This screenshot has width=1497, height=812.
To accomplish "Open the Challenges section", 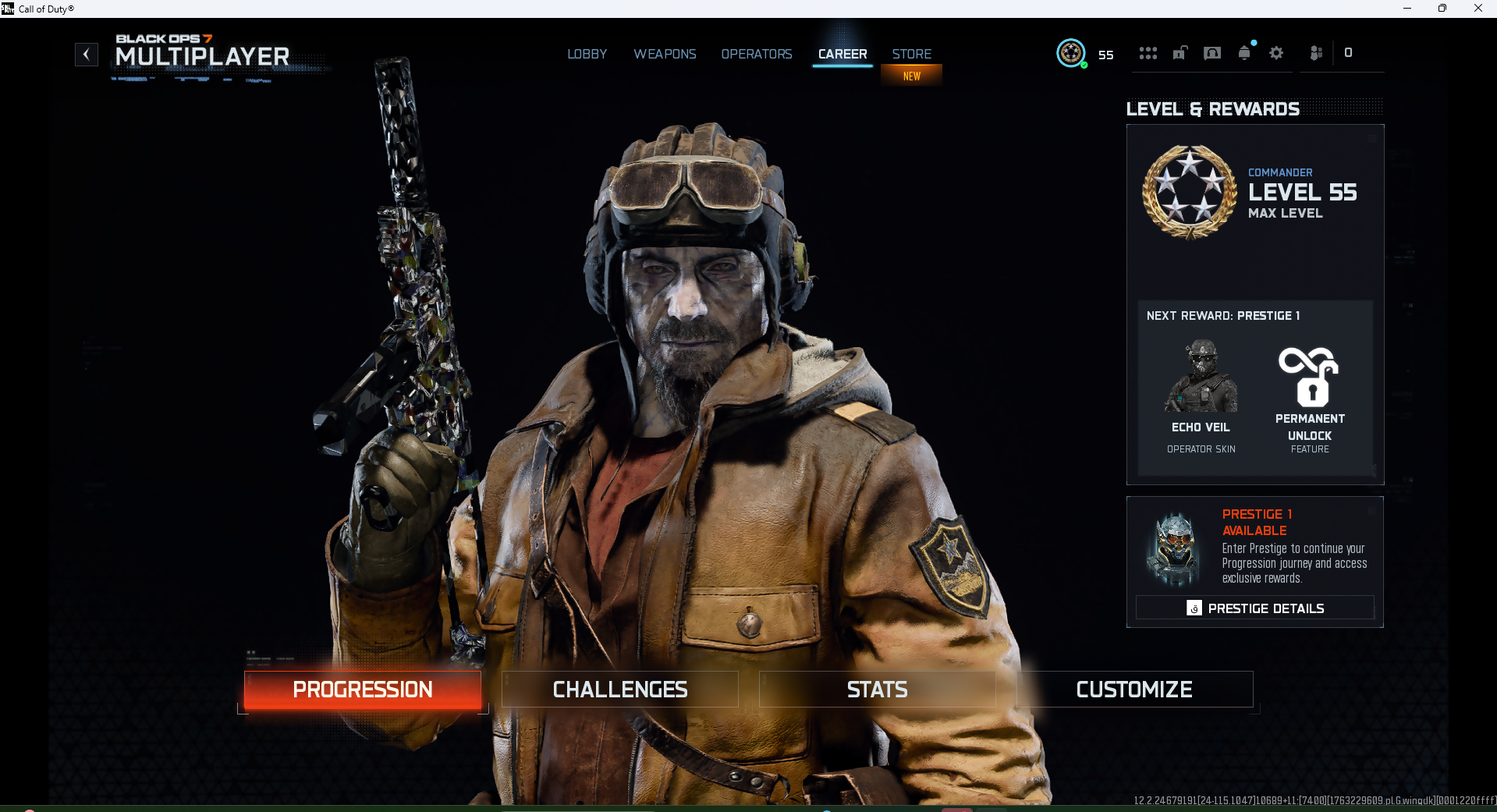I will pos(620,690).
